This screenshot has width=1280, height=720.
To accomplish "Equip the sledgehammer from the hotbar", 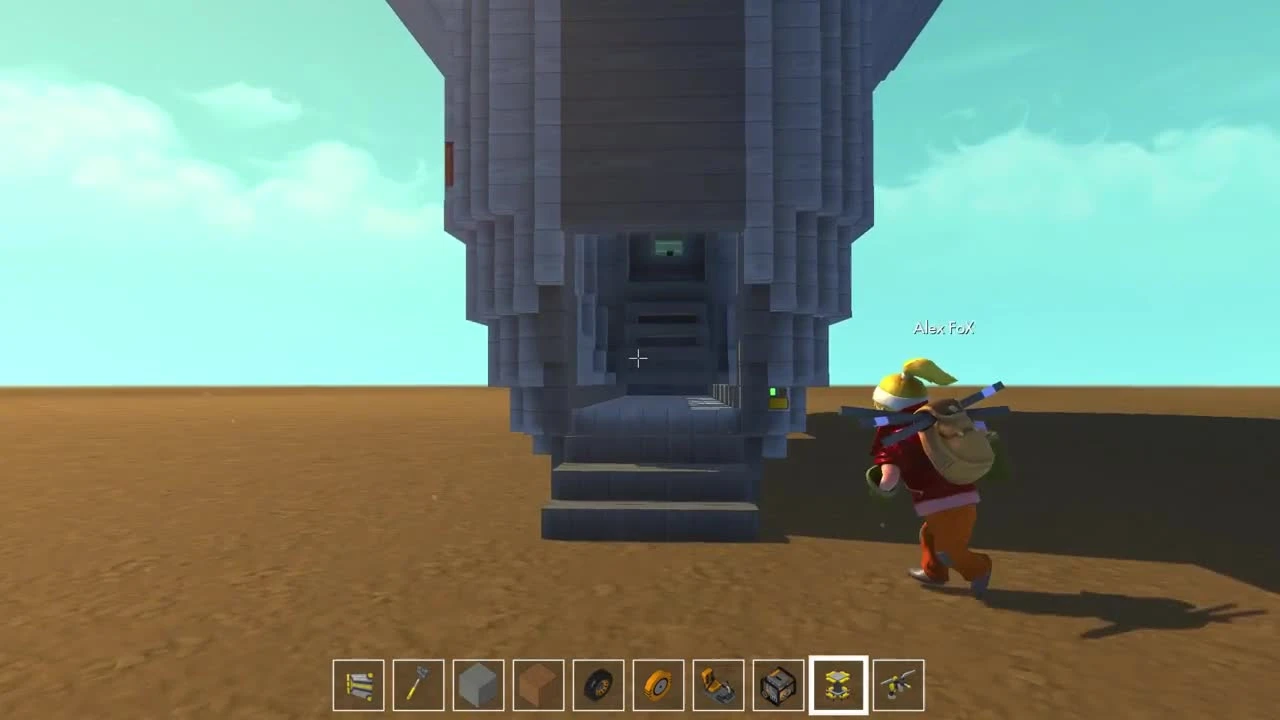I will pyautogui.click(x=418, y=684).
